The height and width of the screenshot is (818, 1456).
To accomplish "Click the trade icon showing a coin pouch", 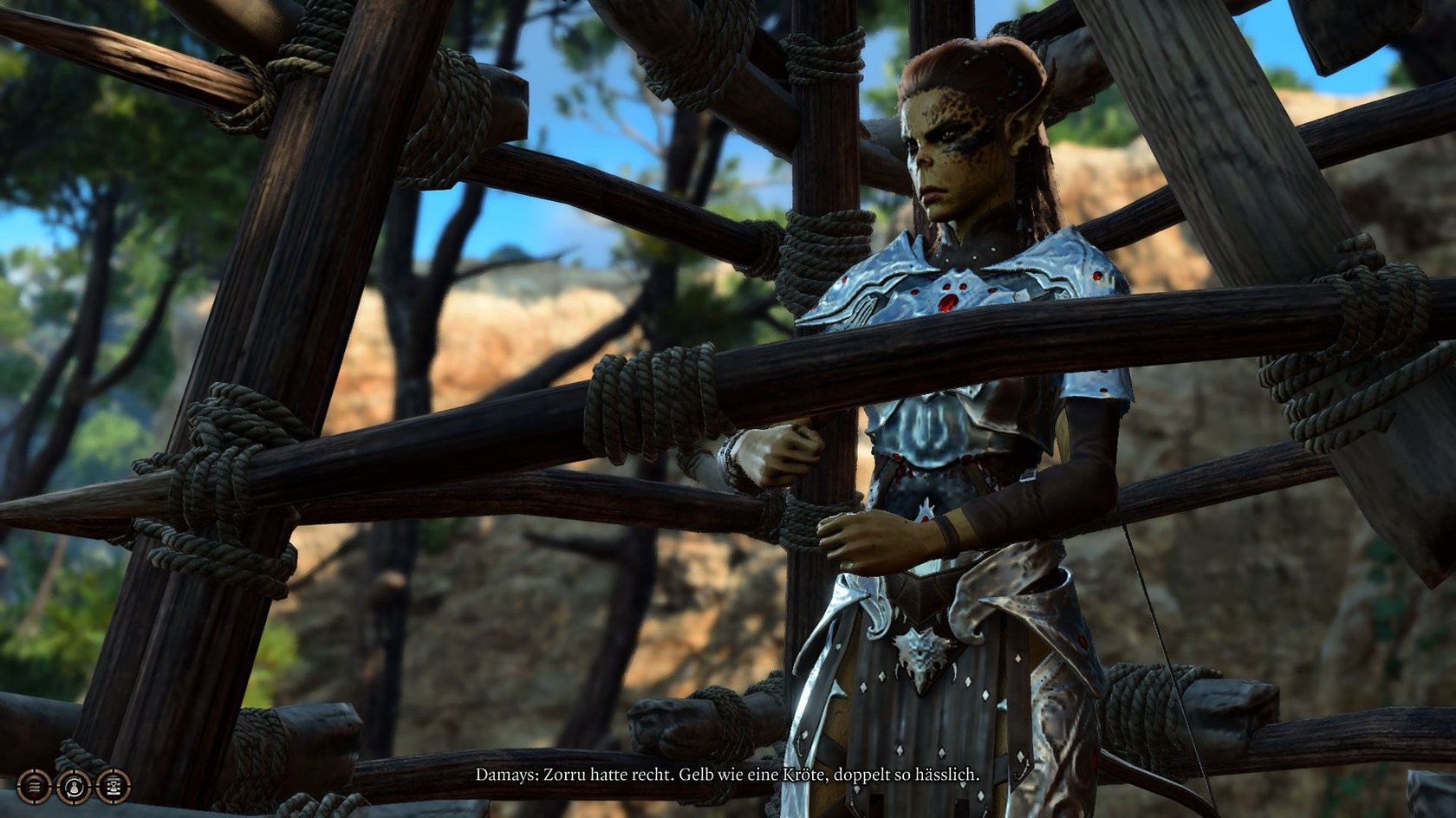I will pos(74,786).
